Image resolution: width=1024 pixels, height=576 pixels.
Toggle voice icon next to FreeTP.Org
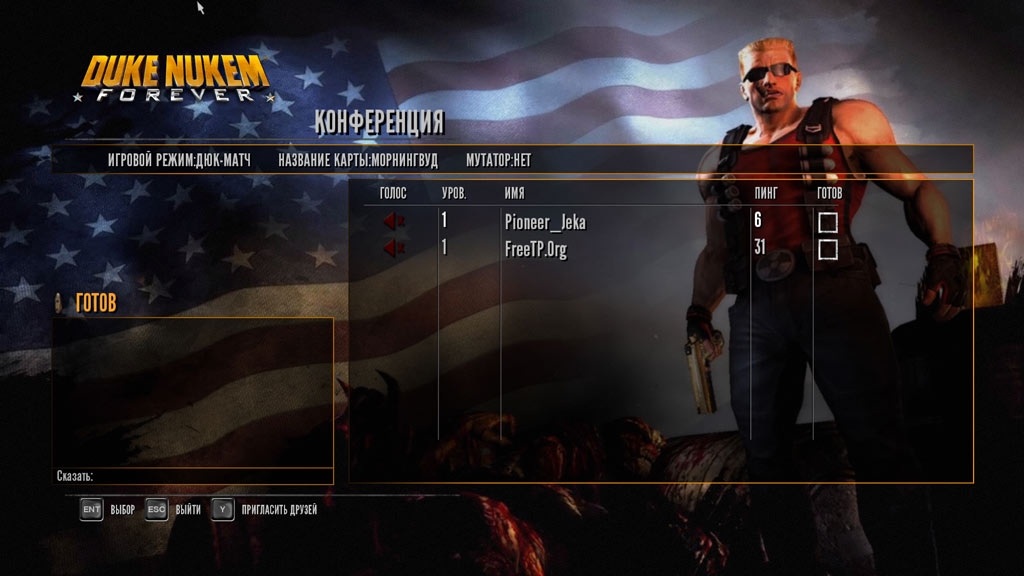[x=393, y=249]
